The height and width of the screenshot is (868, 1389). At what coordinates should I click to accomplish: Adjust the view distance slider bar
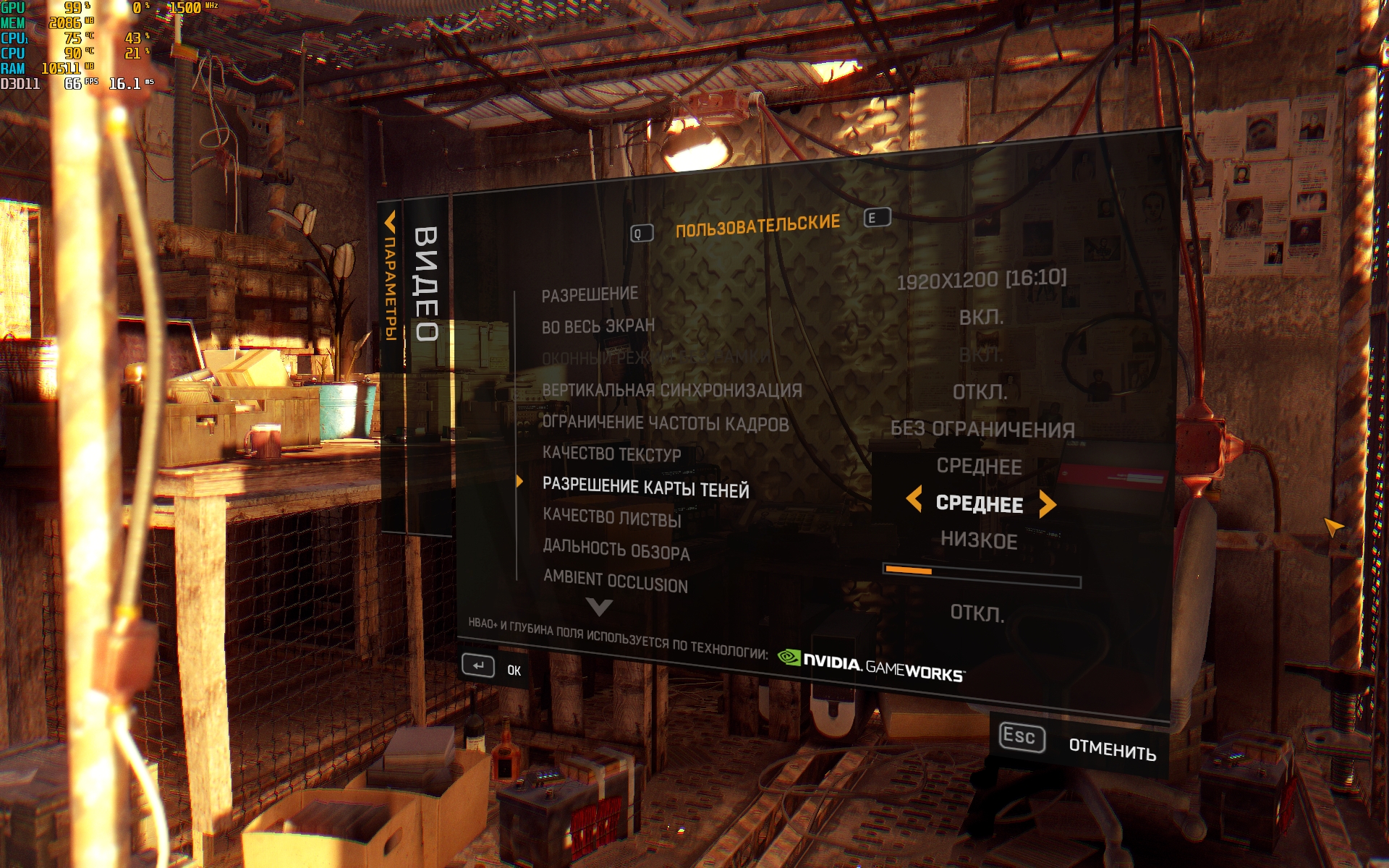coord(982,576)
